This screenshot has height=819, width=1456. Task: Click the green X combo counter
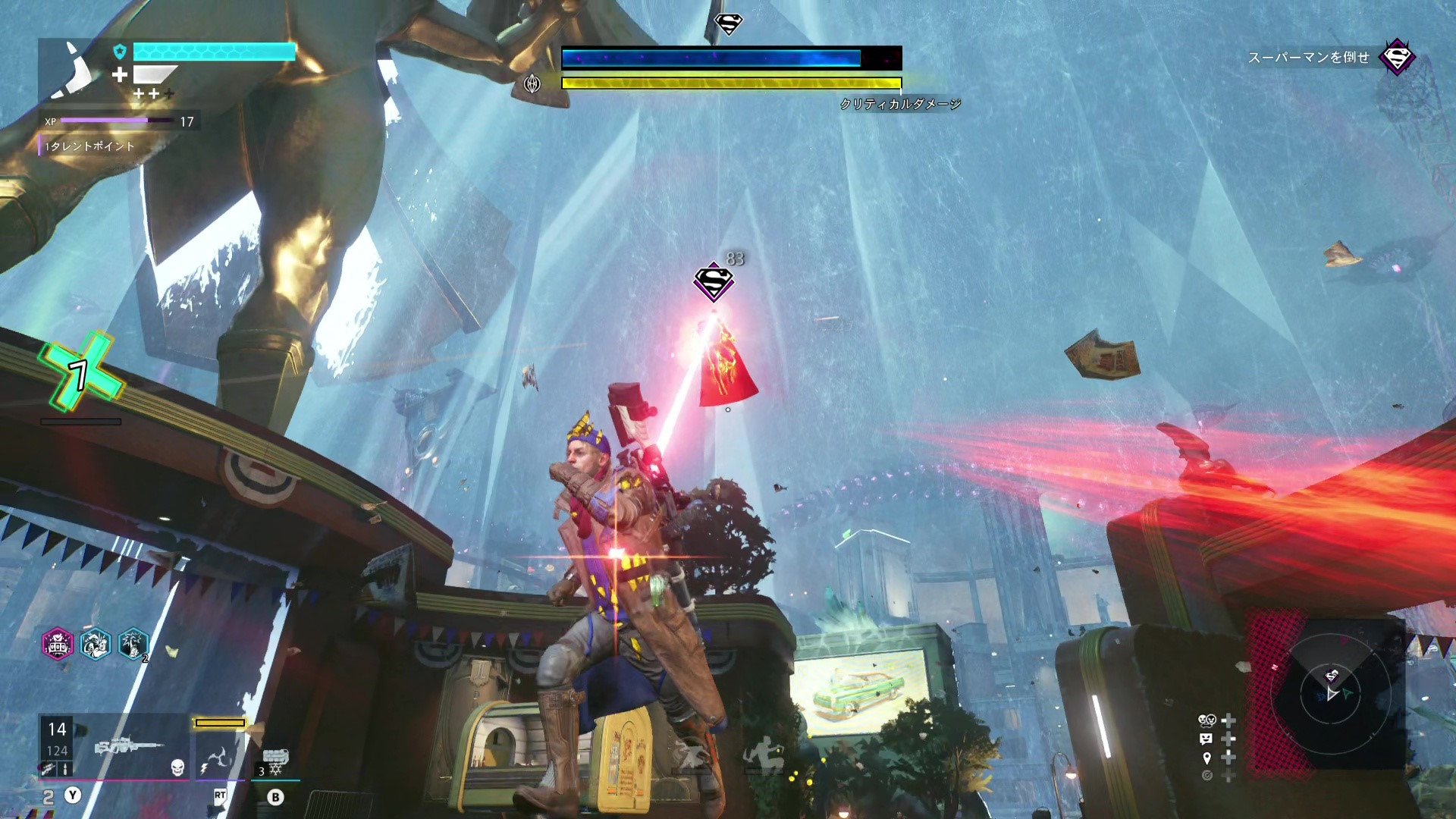(80, 373)
